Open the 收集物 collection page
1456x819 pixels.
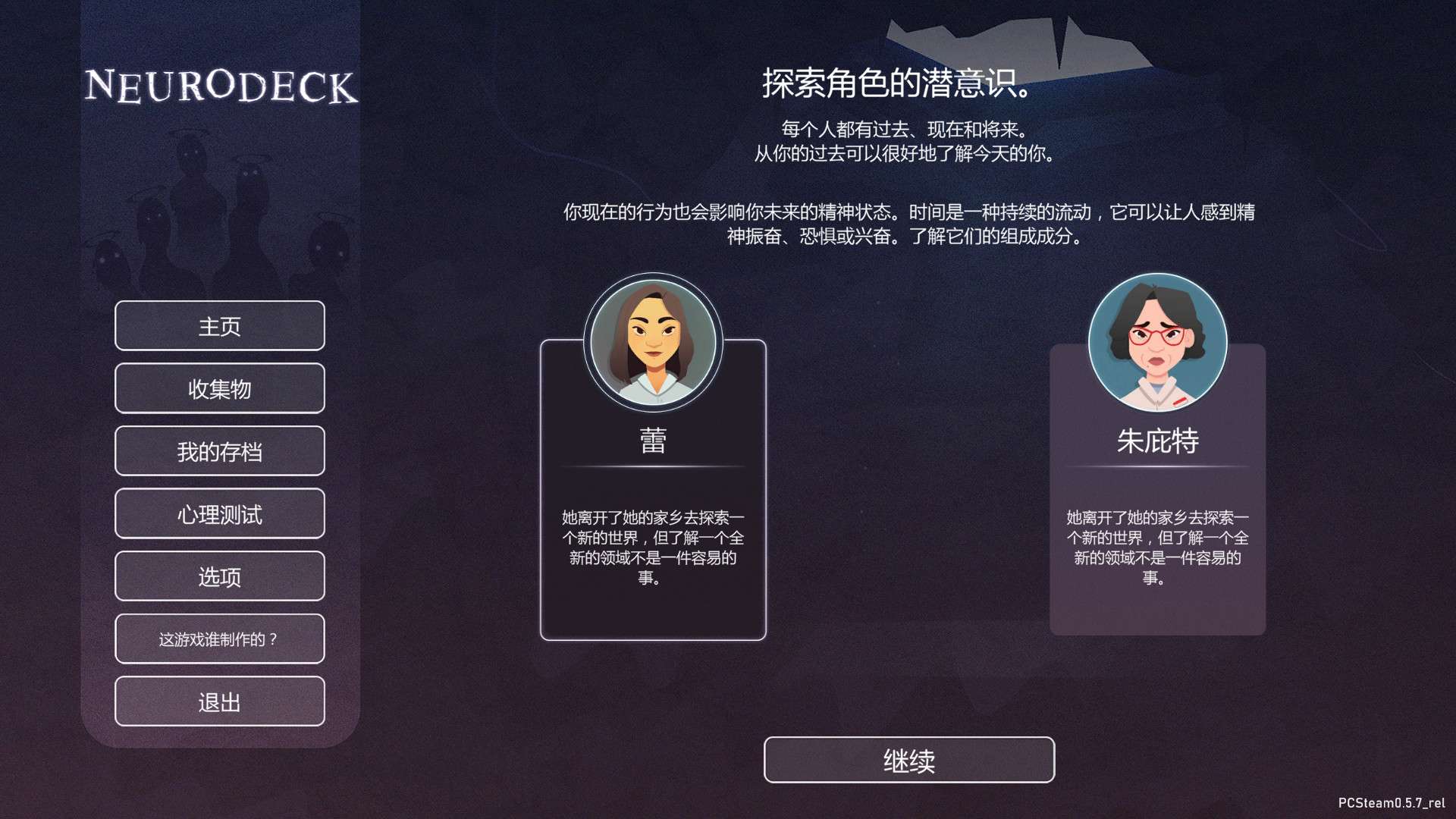[x=219, y=388]
